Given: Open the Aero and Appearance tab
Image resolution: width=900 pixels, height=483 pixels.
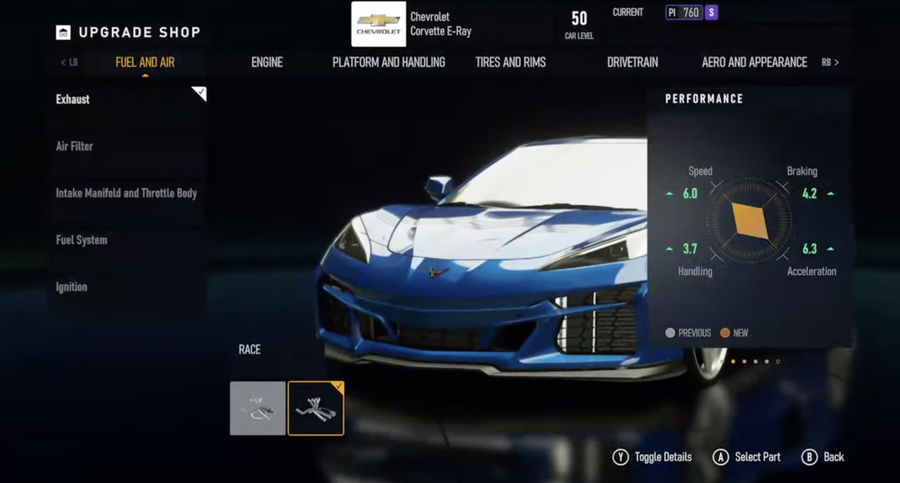Looking at the screenshot, I should [754, 62].
